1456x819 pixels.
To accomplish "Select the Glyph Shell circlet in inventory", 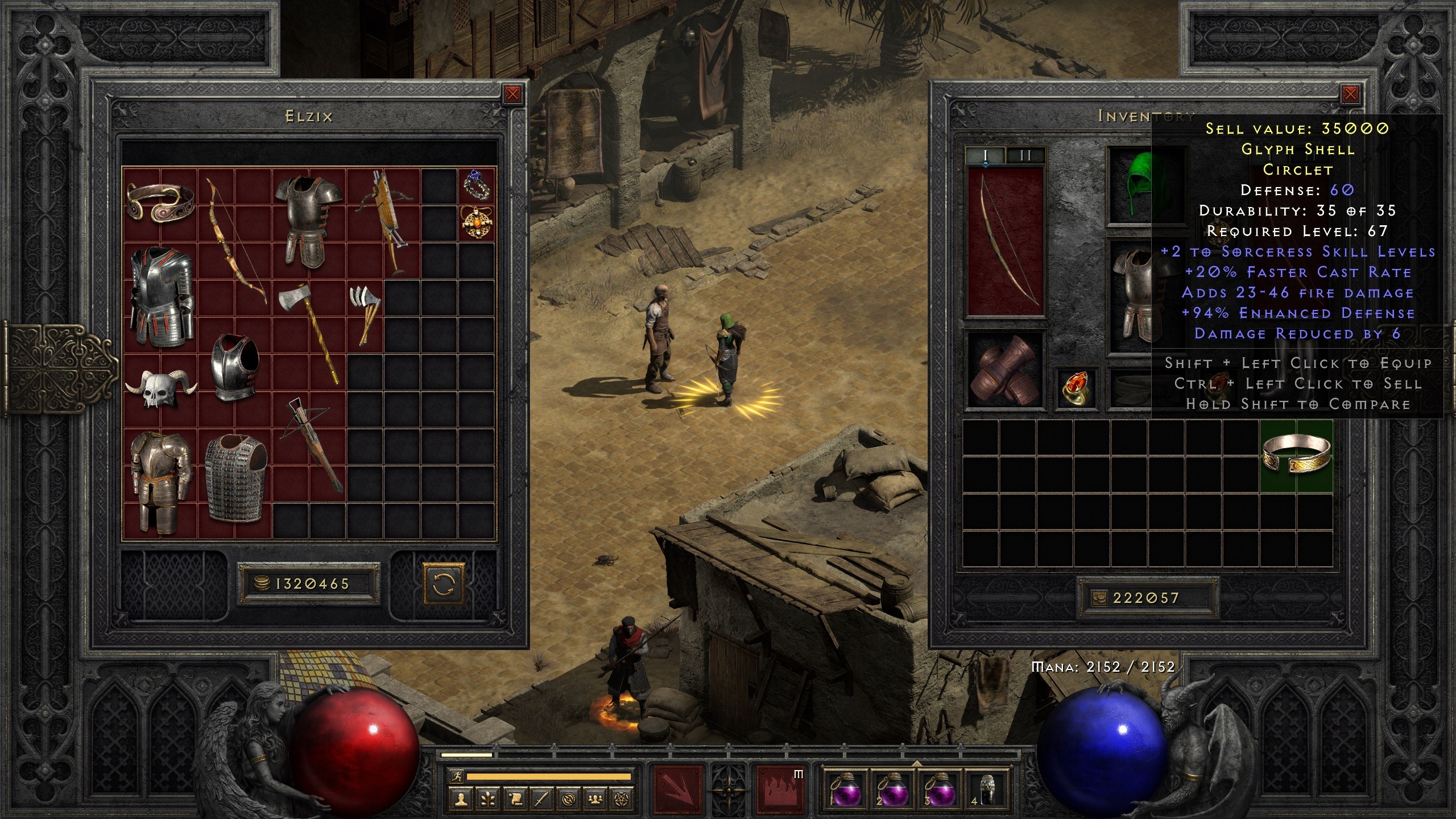I will (1297, 456).
